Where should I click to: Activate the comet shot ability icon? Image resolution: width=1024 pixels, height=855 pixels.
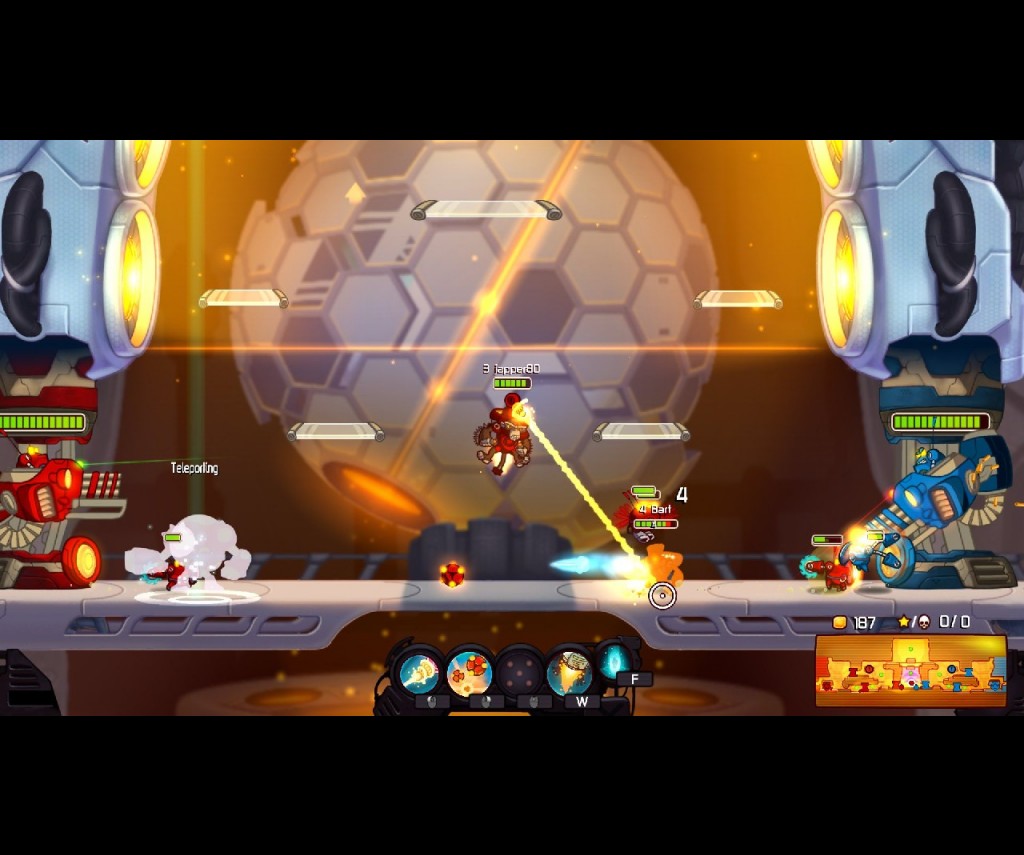pos(420,673)
